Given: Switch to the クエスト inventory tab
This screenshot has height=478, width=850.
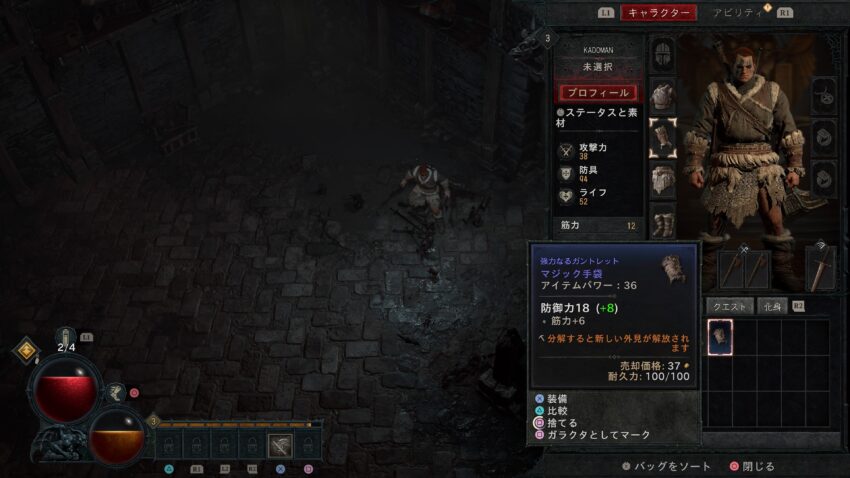Looking at the screenshot, I should [x=729, y=306].
